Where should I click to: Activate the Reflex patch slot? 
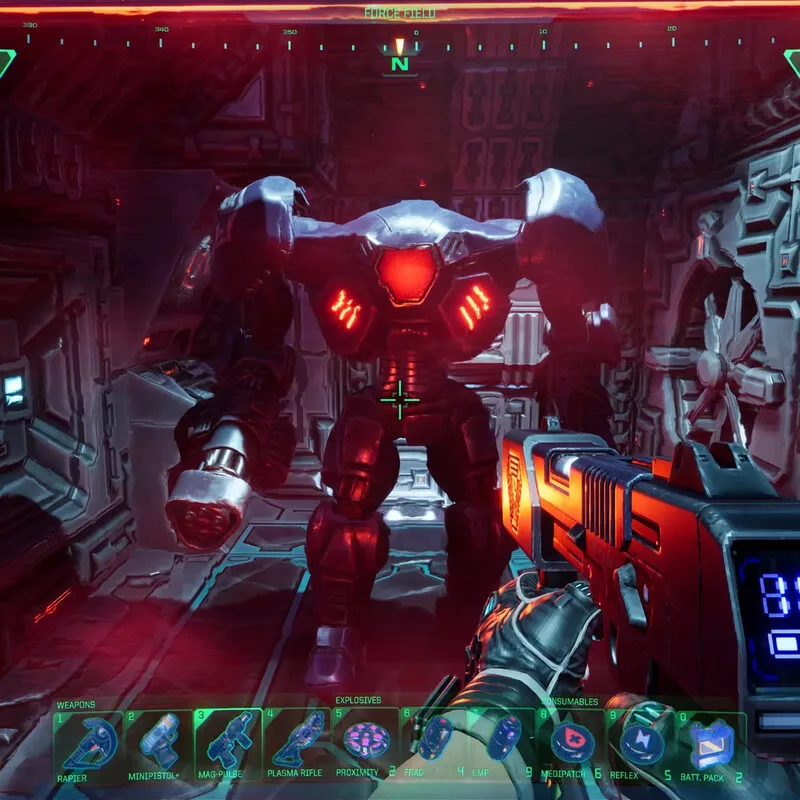(x=640, y=743)
